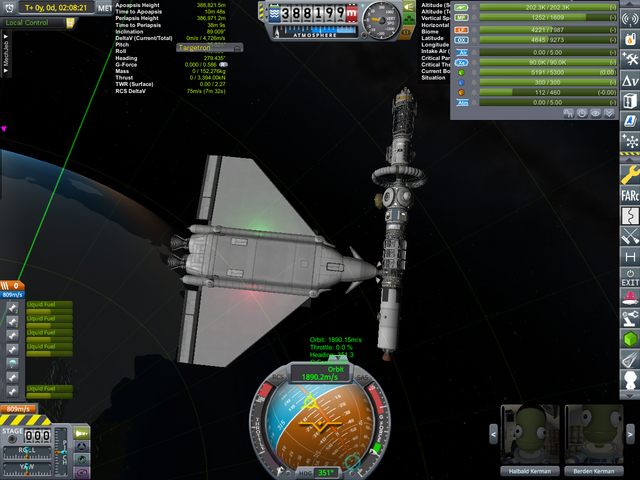Click the EXIT toolbar button
The height and width of the screenshot is (480, 640).
pyautogui.click(x=630, y=278)
